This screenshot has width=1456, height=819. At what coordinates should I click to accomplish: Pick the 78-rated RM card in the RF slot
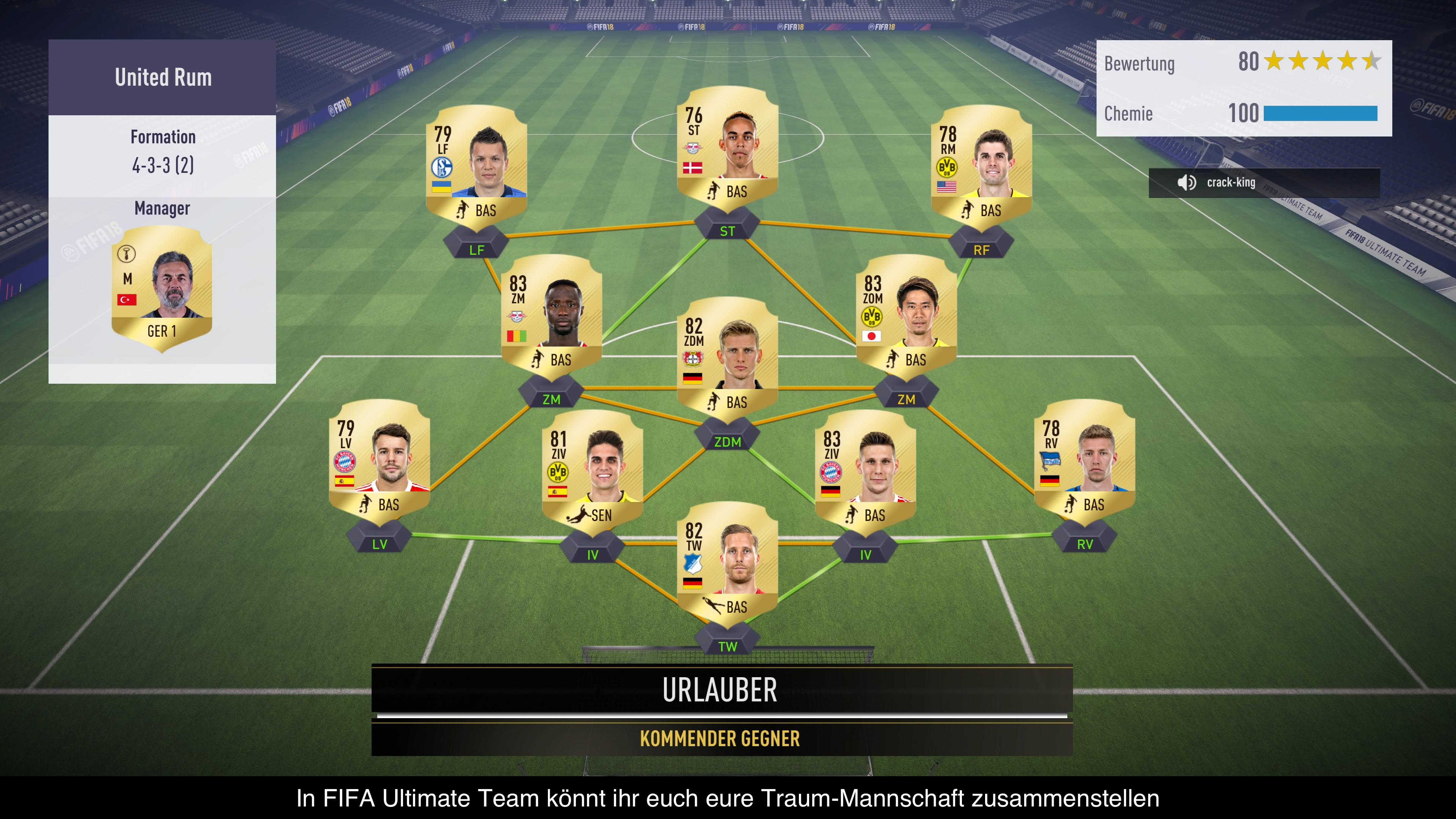981,167
